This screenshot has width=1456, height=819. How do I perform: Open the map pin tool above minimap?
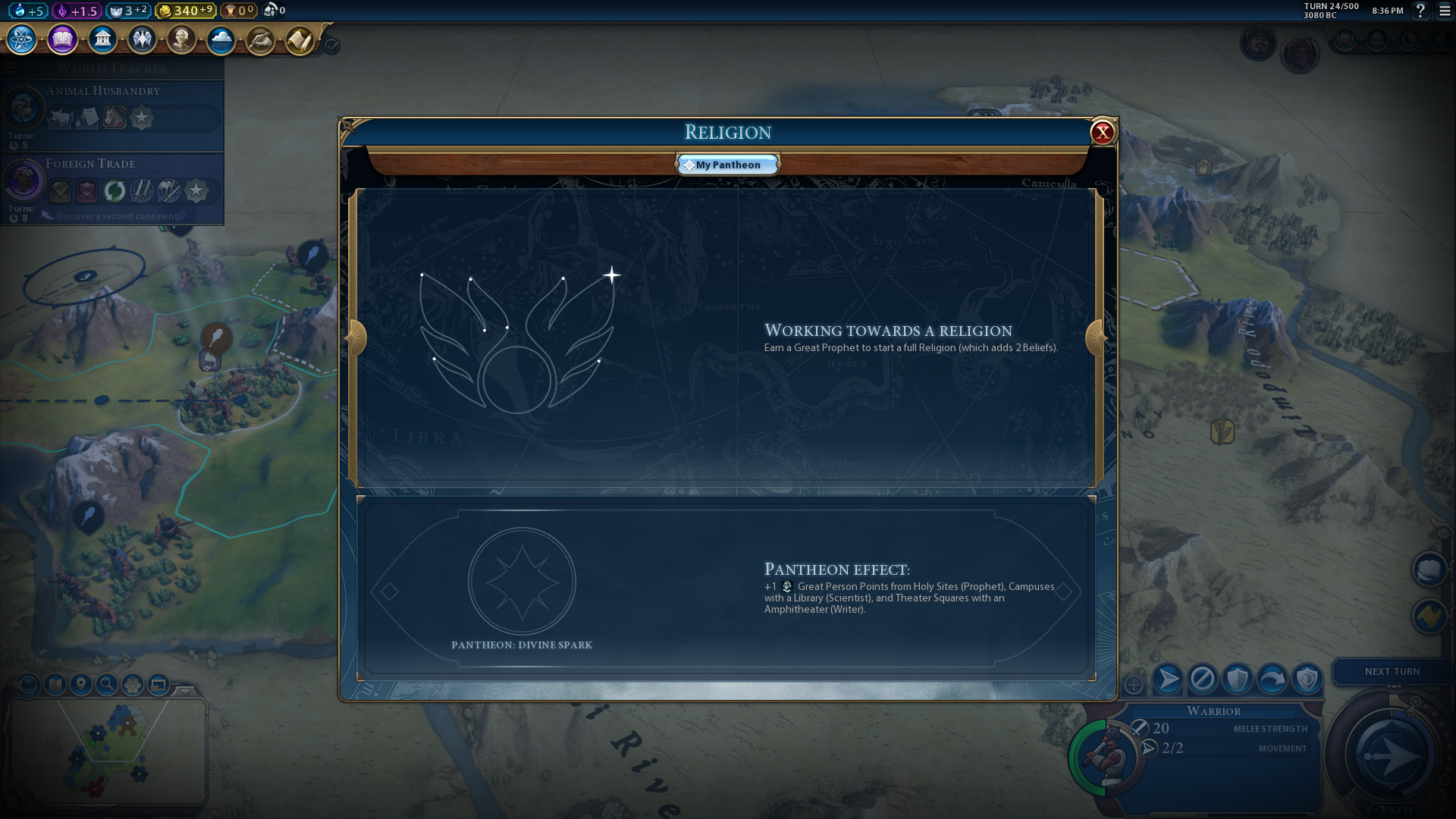tap(81, 686)
